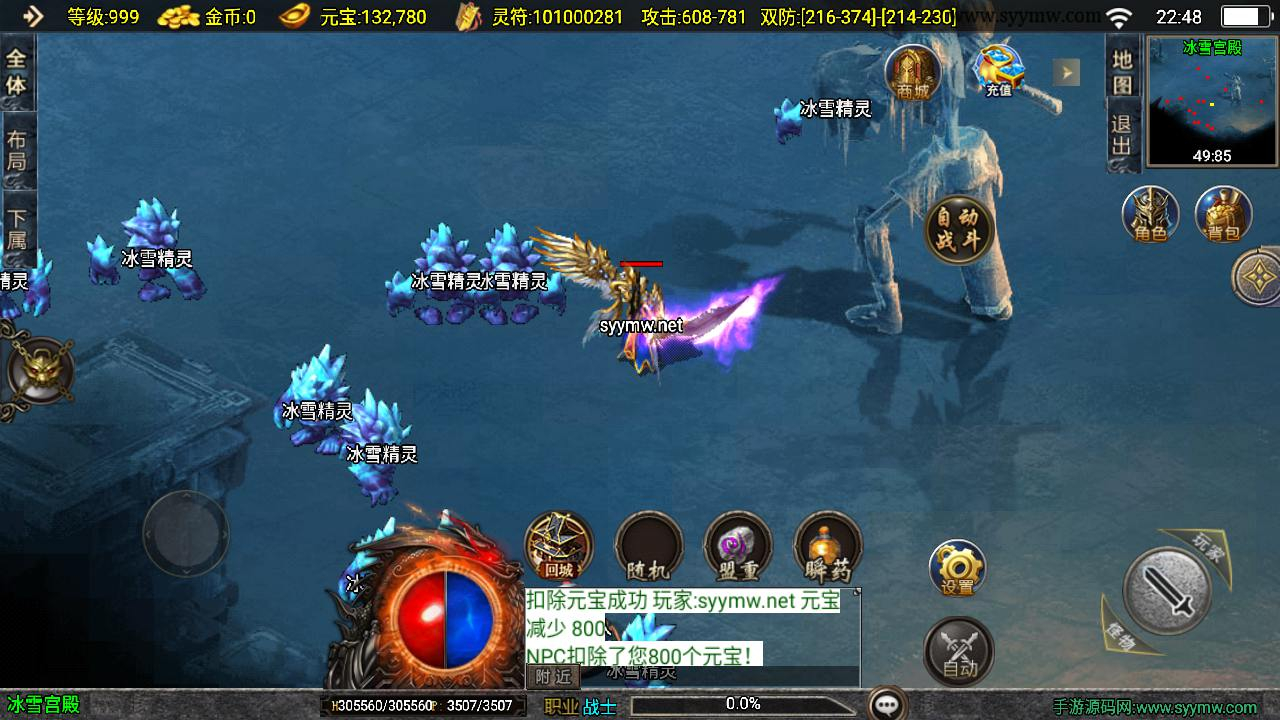Use the 盟重 teleport scroll
The height and width of the screenshot is (720, 1280).
click(738, 547)
